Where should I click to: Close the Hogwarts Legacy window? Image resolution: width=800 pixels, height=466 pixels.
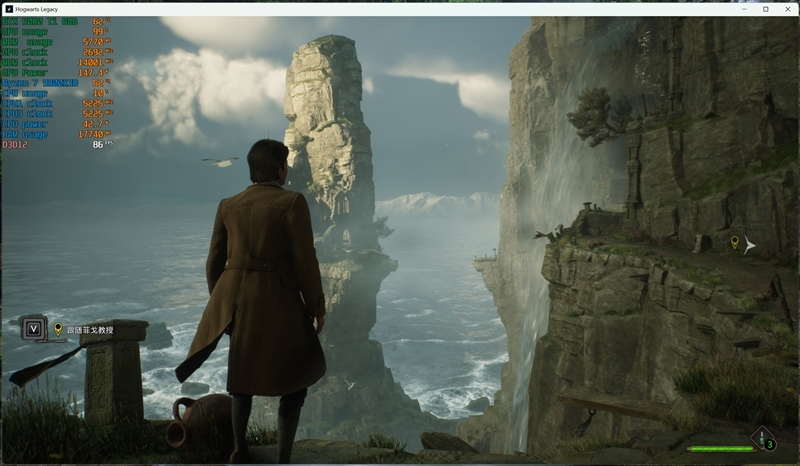(787, 9)
